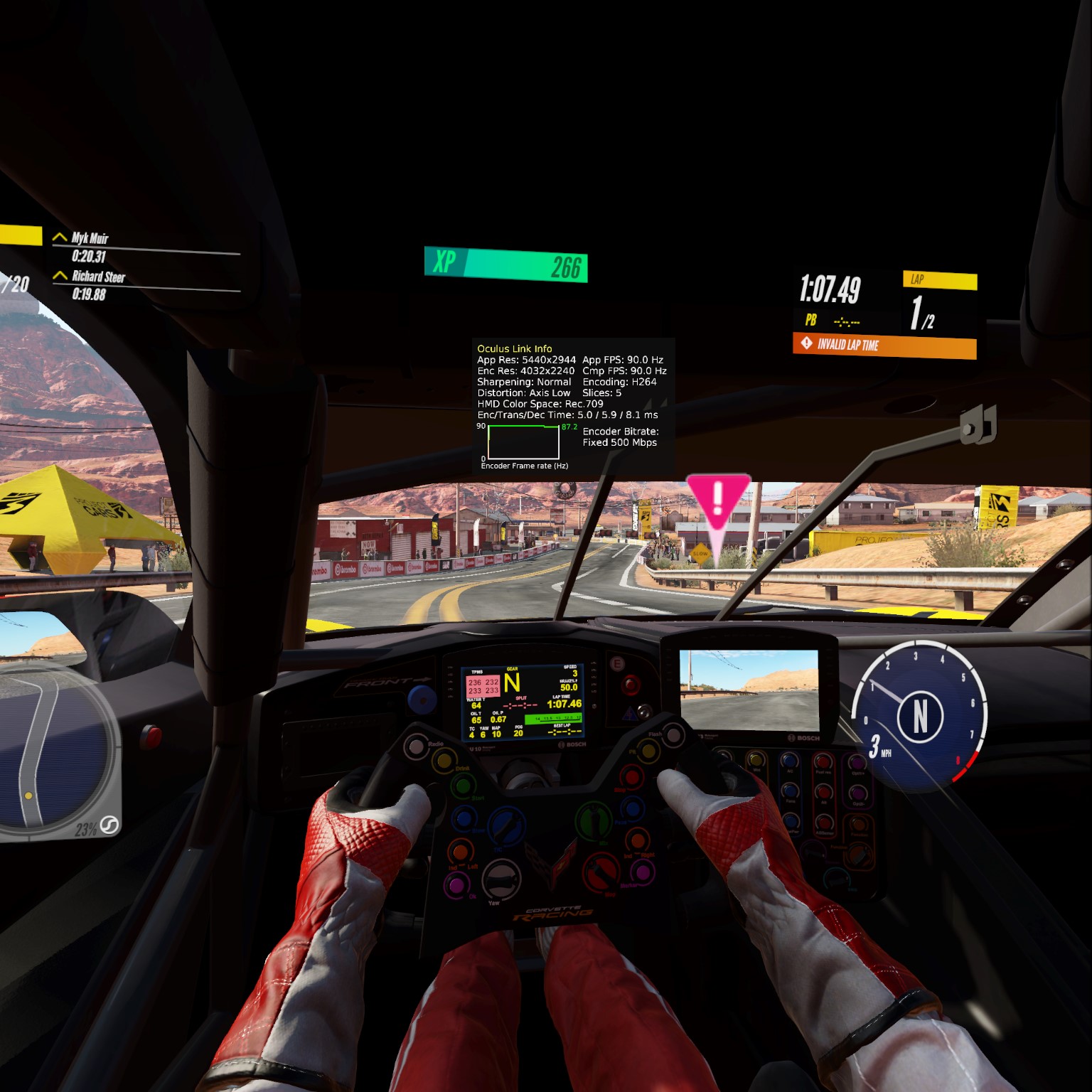The height and width of the screenshot is (1092, 1092).
Task: Click the green XP progress bar showing 266
Action: (x=505, y=263)
